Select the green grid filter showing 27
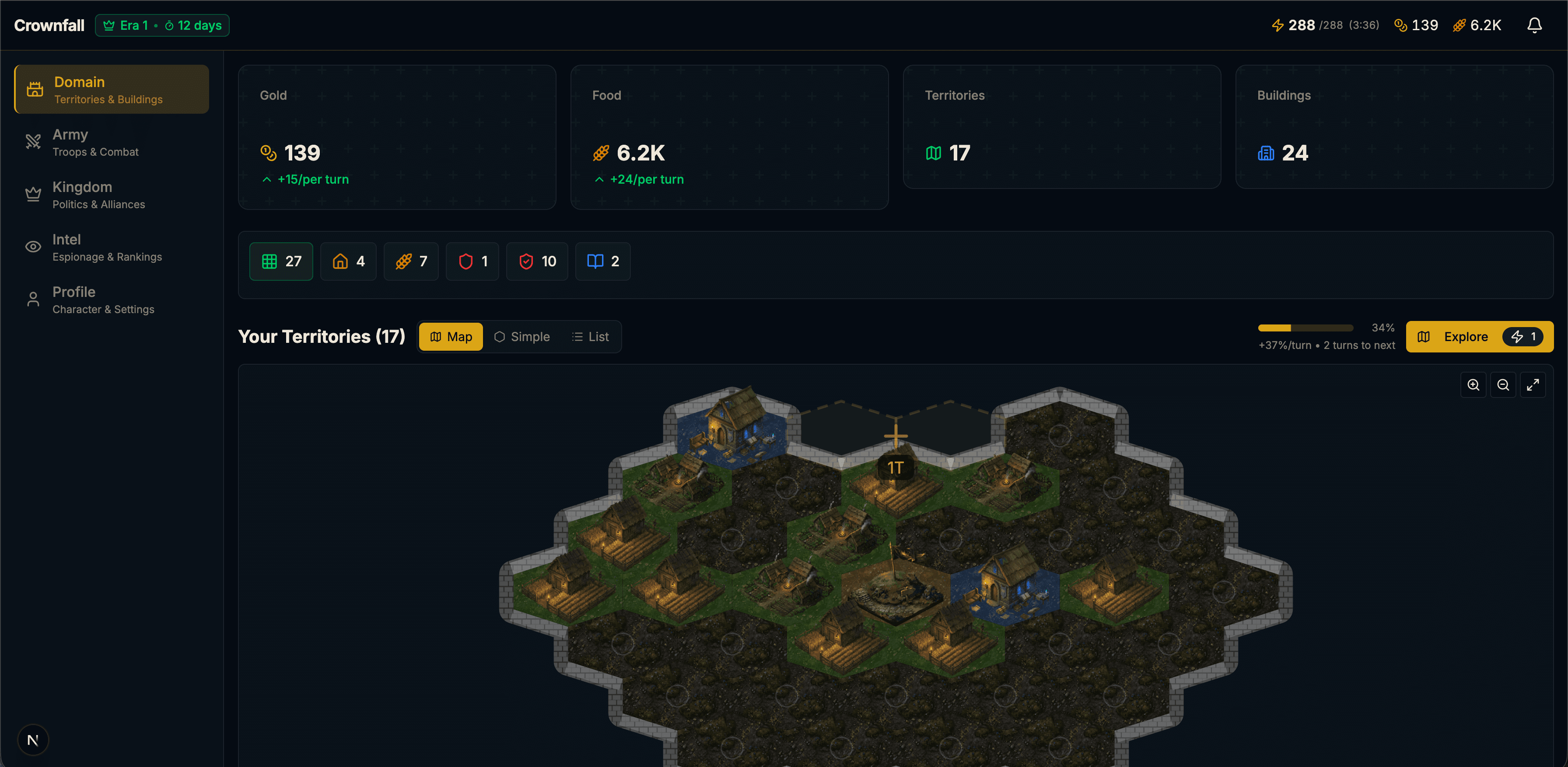Image resolution: width=1568 pixels, height=767 pixels. (280, 261)
